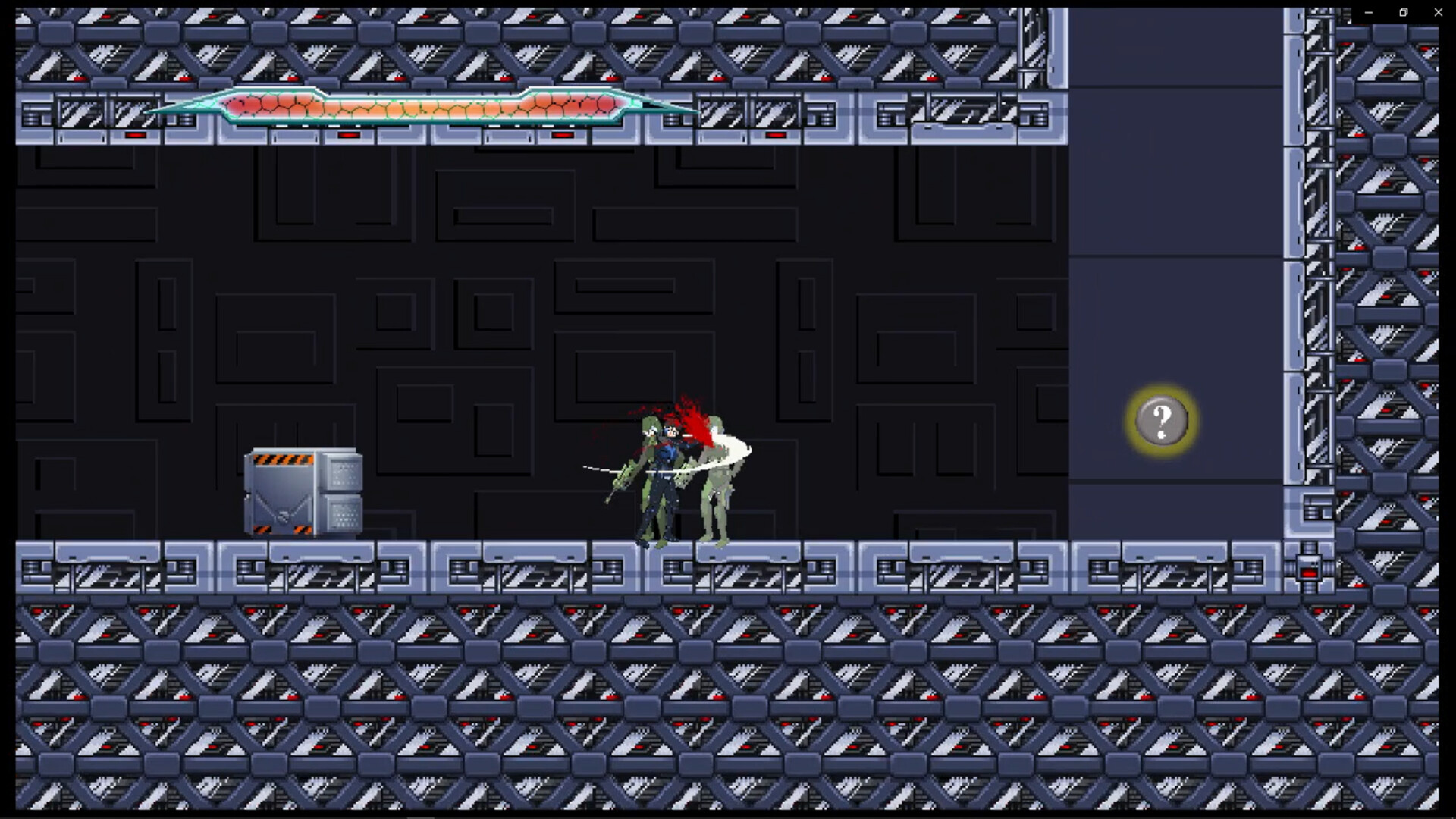
Task: Click the white question mark inside the orb
Action: (1161, 421)
